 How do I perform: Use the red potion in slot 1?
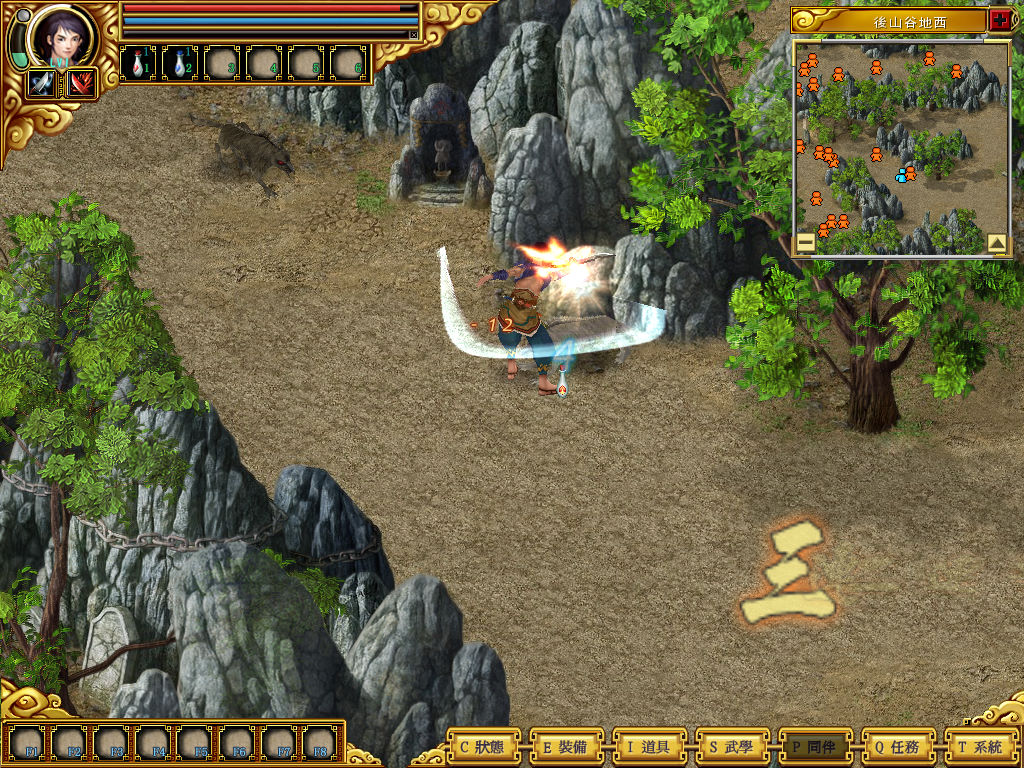(x=137, y=63)
